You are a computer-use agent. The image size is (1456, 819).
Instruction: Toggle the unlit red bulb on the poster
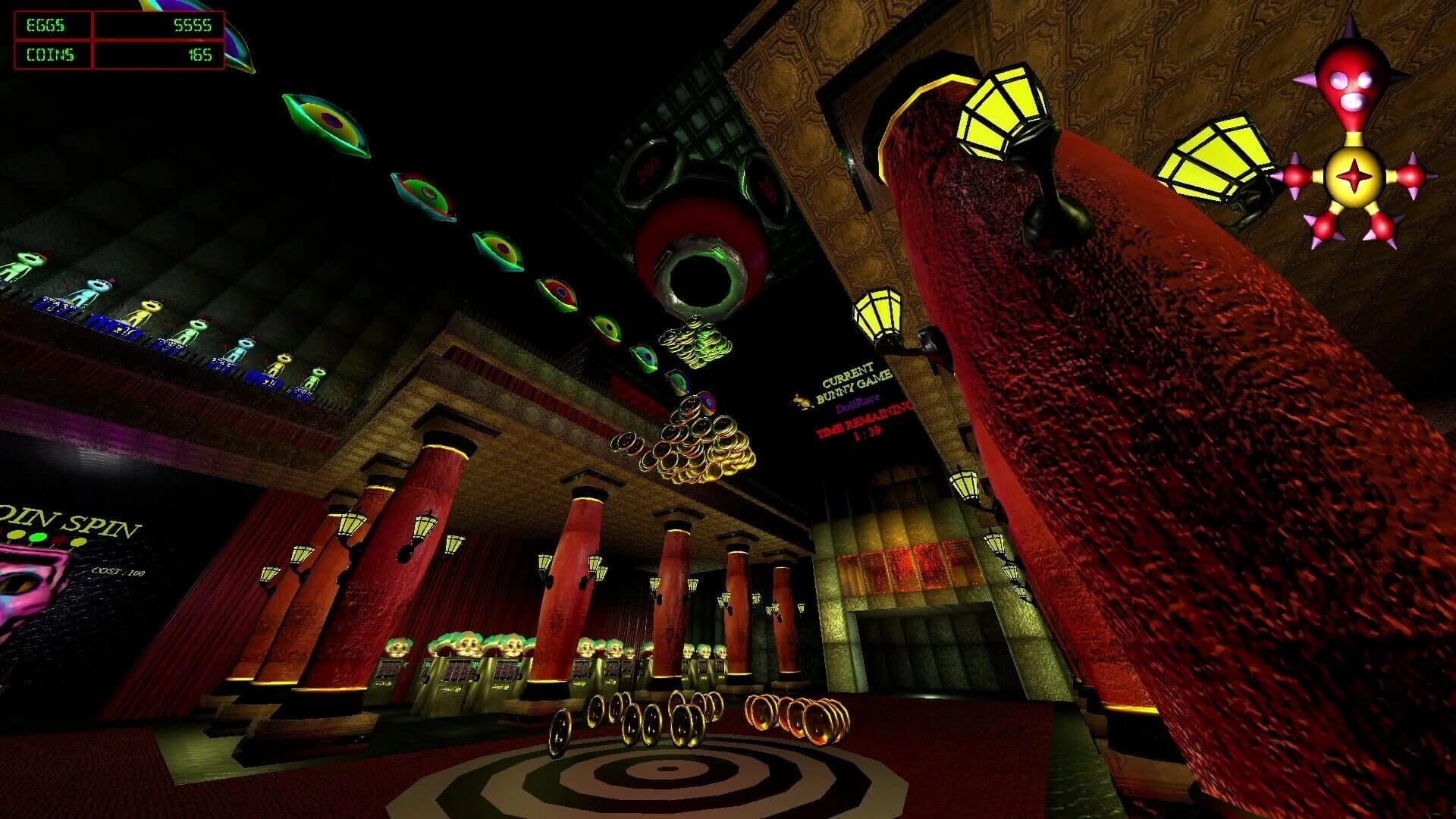(x=58, y=538)
